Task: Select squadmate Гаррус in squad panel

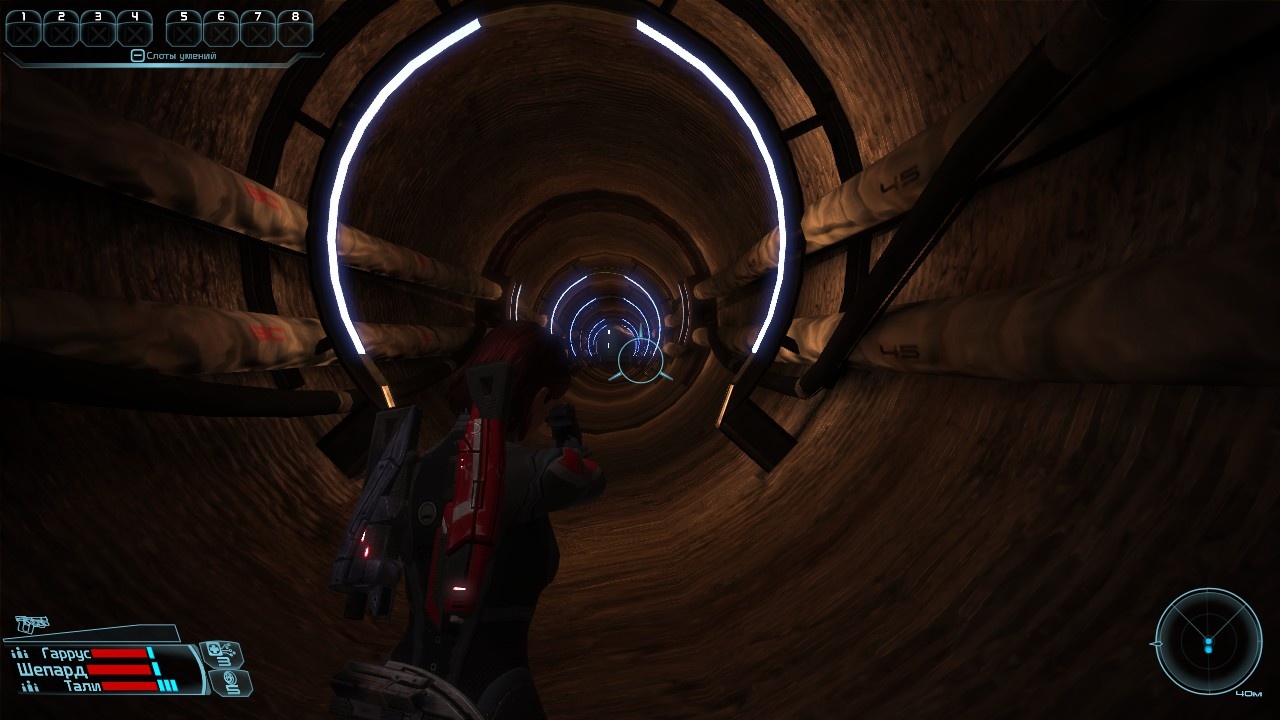Action: click(x=67, y=653)
